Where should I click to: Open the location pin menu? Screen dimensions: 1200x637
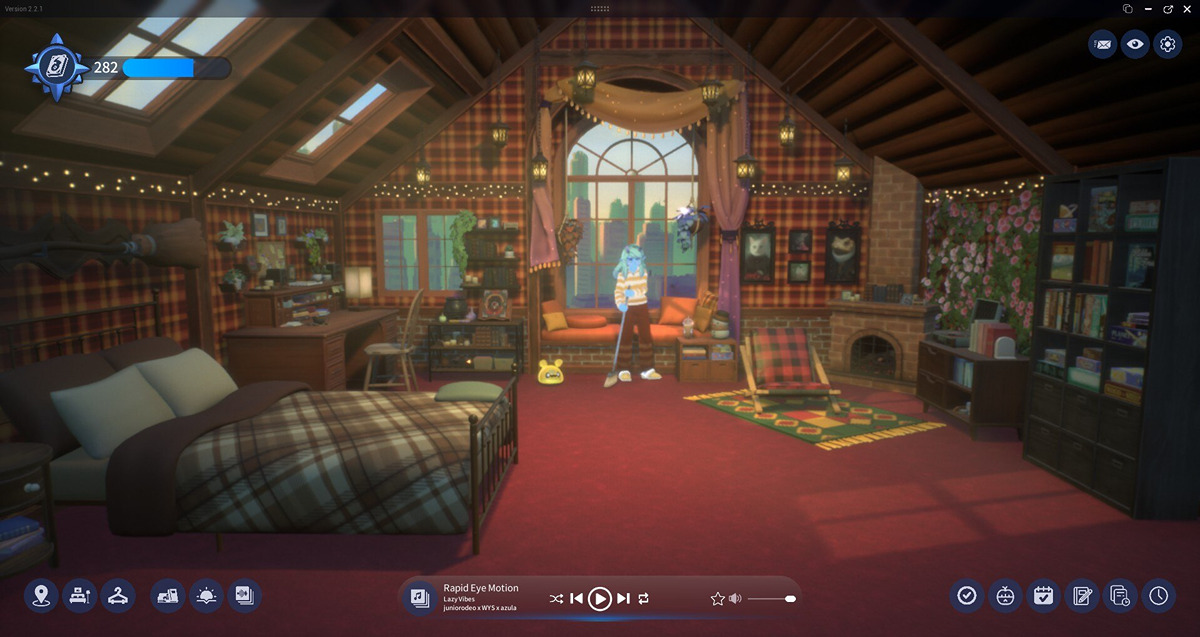pos(41,596)
